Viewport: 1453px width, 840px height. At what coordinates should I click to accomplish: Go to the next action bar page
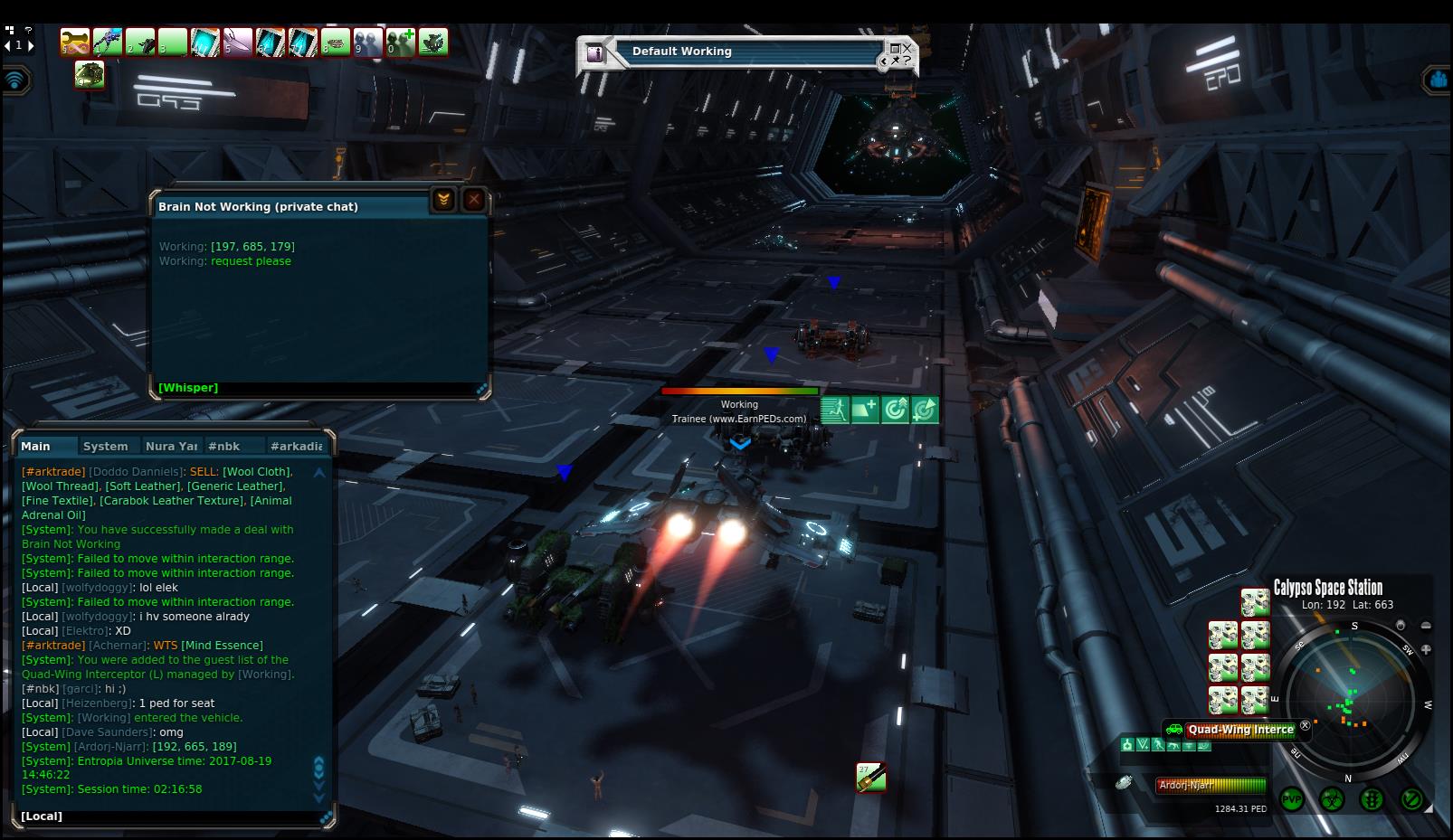pyautogui.click(x=31, y=45)
